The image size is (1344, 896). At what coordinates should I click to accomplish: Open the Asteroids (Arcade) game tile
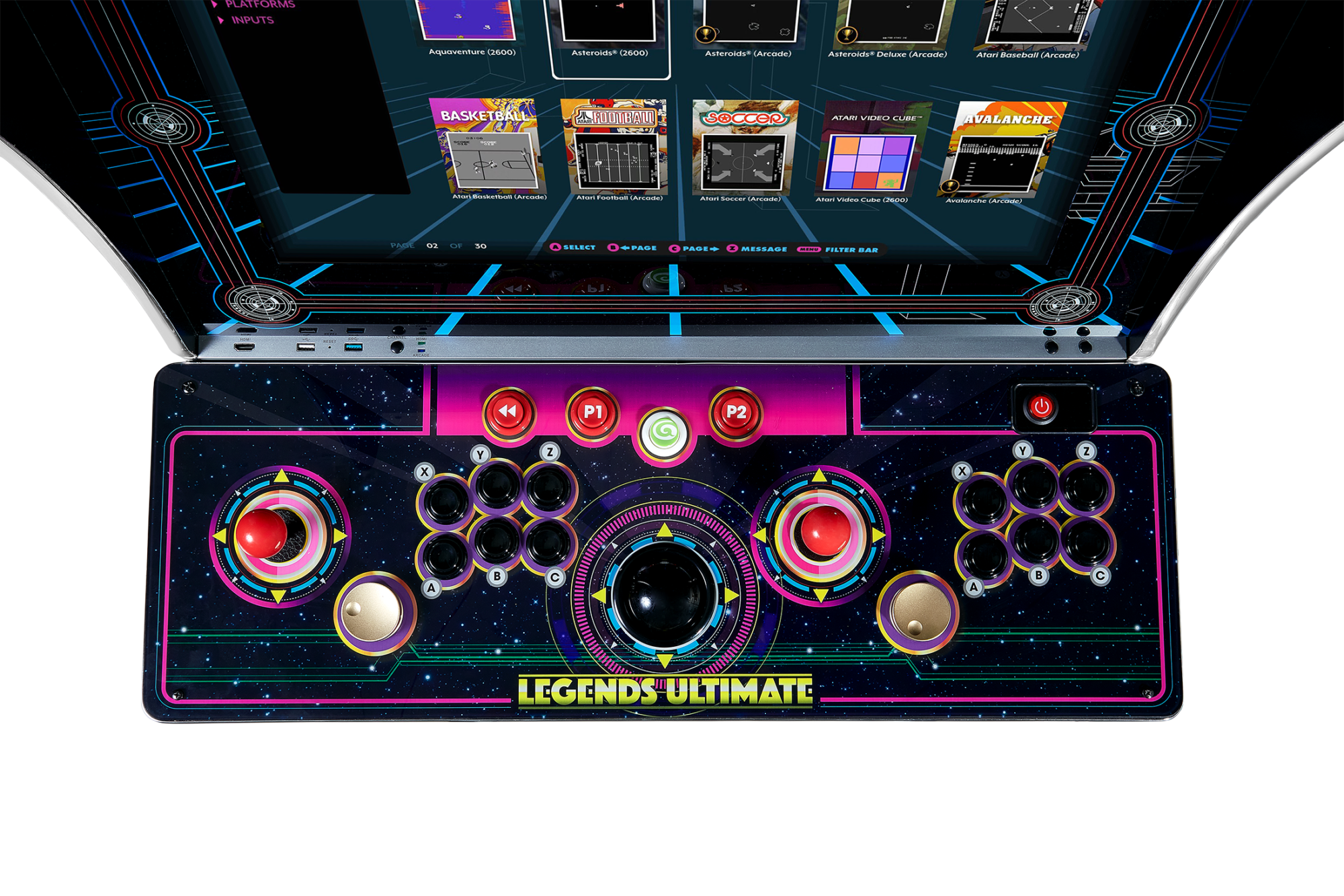click(x=749, y=24)
